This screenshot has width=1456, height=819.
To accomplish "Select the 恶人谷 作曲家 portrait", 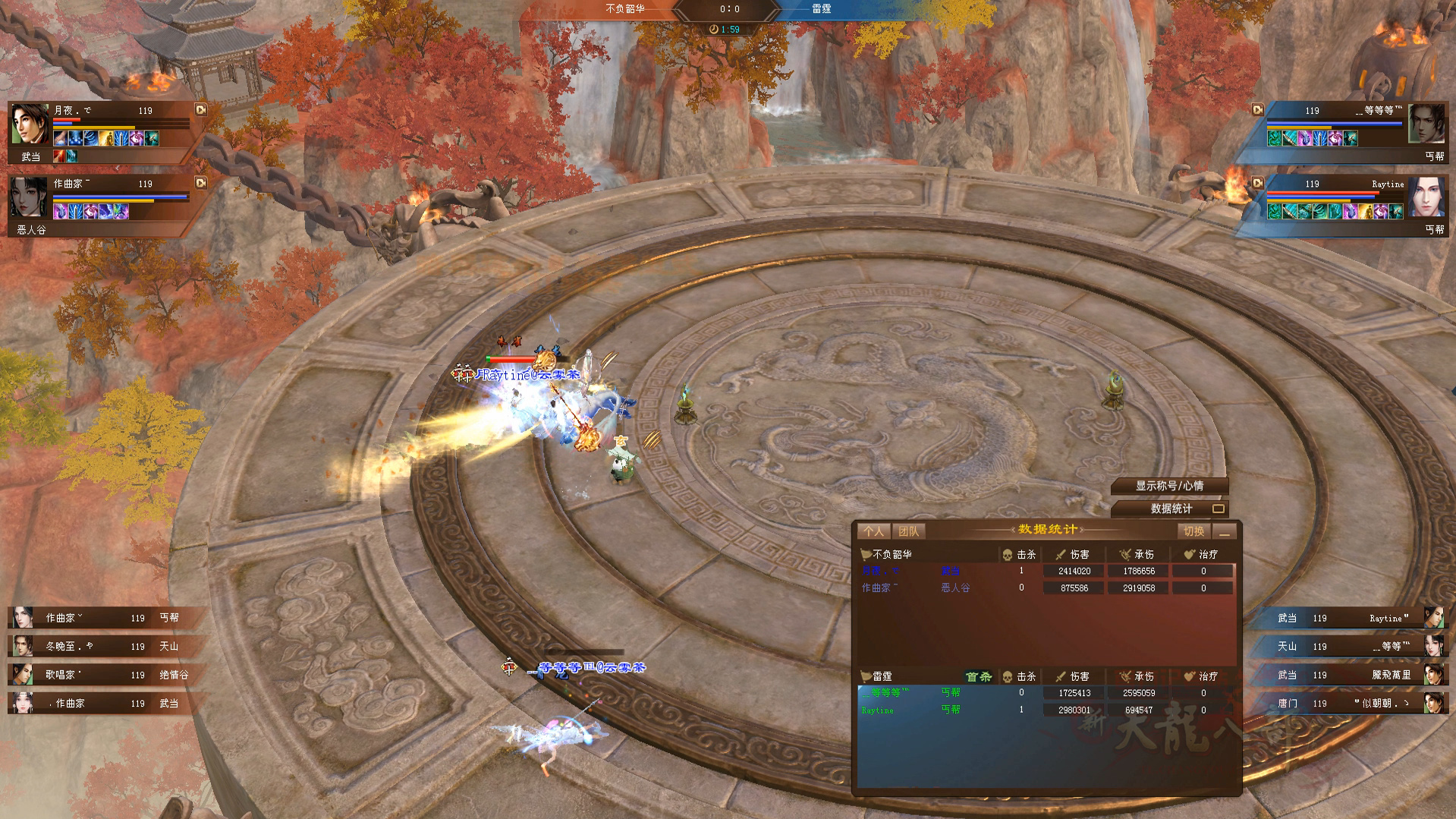I will (x=30, y=197).
